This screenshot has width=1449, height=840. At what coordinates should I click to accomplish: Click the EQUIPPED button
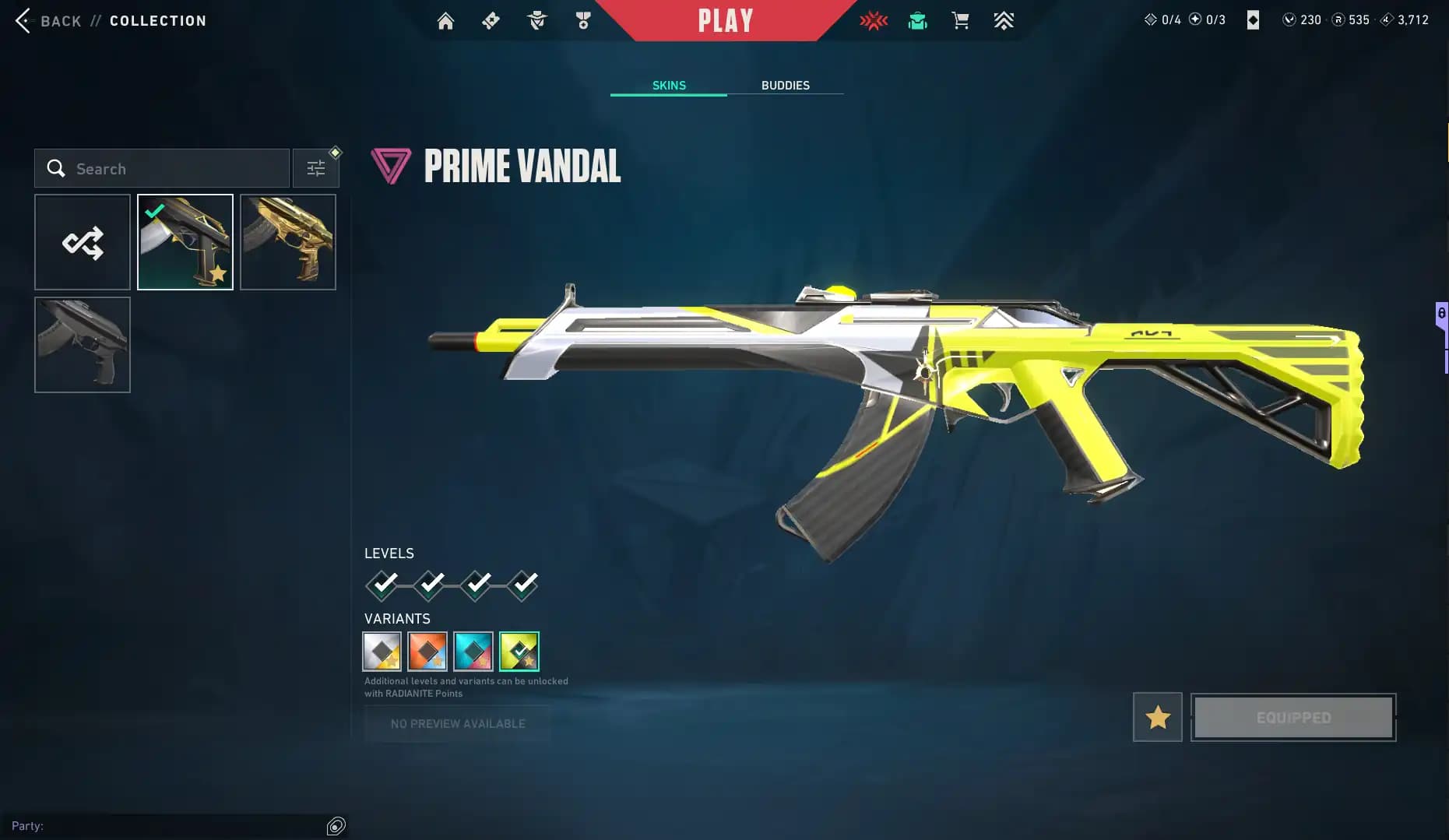(x=1293, y=717)
